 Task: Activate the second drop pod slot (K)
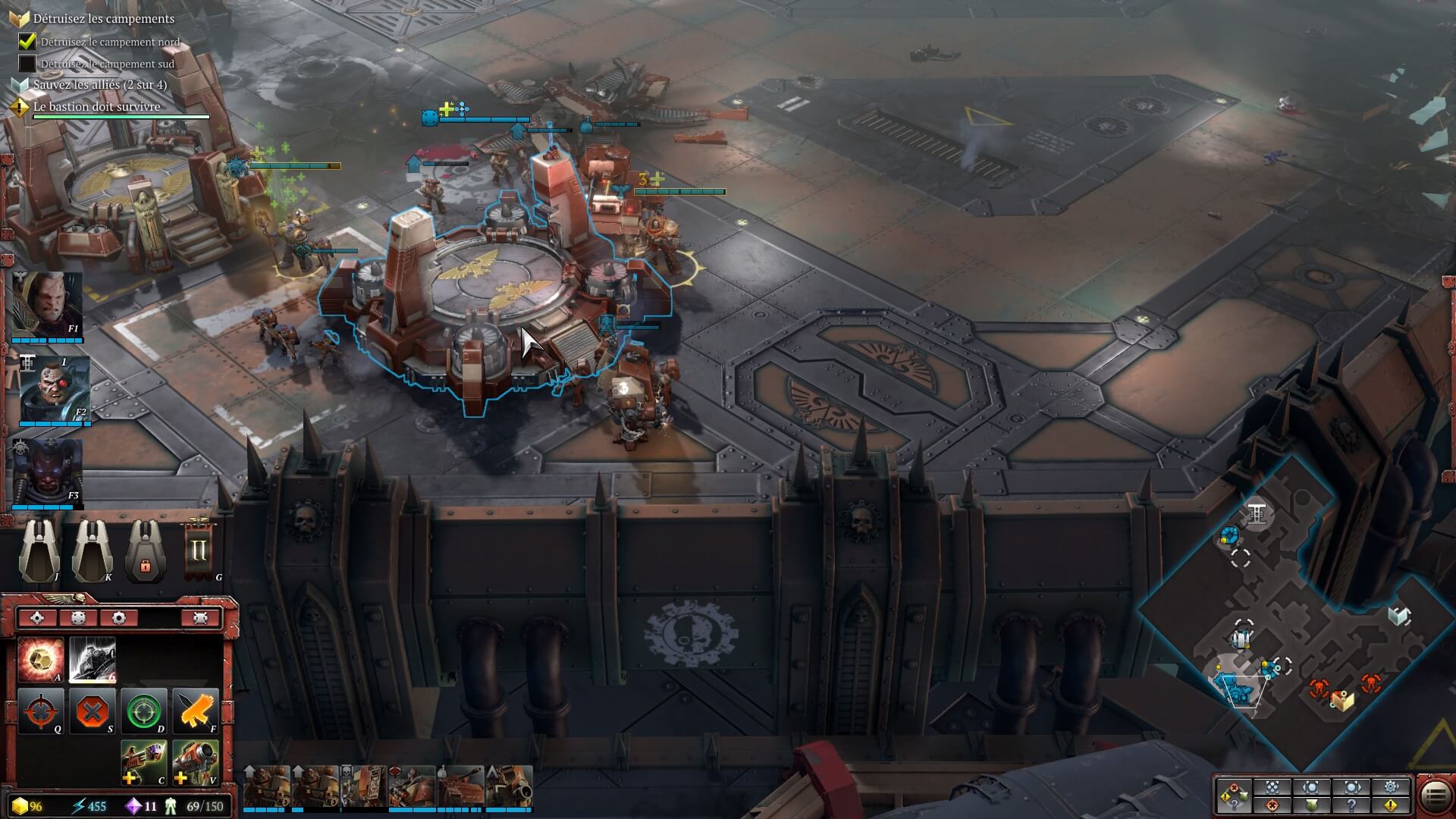(93, 551)
